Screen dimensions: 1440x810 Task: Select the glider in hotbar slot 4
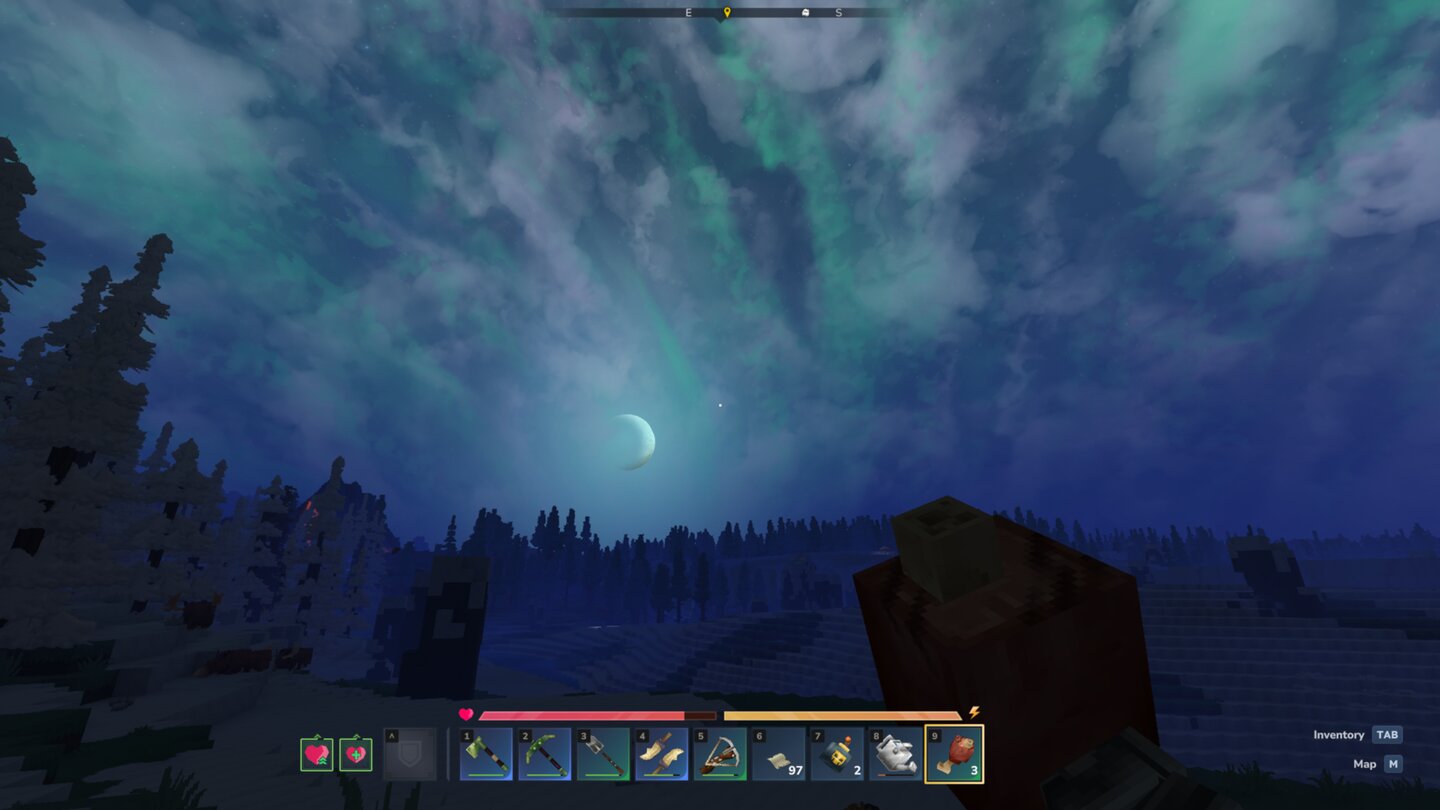pyautogui.click(x=660, y=757)
